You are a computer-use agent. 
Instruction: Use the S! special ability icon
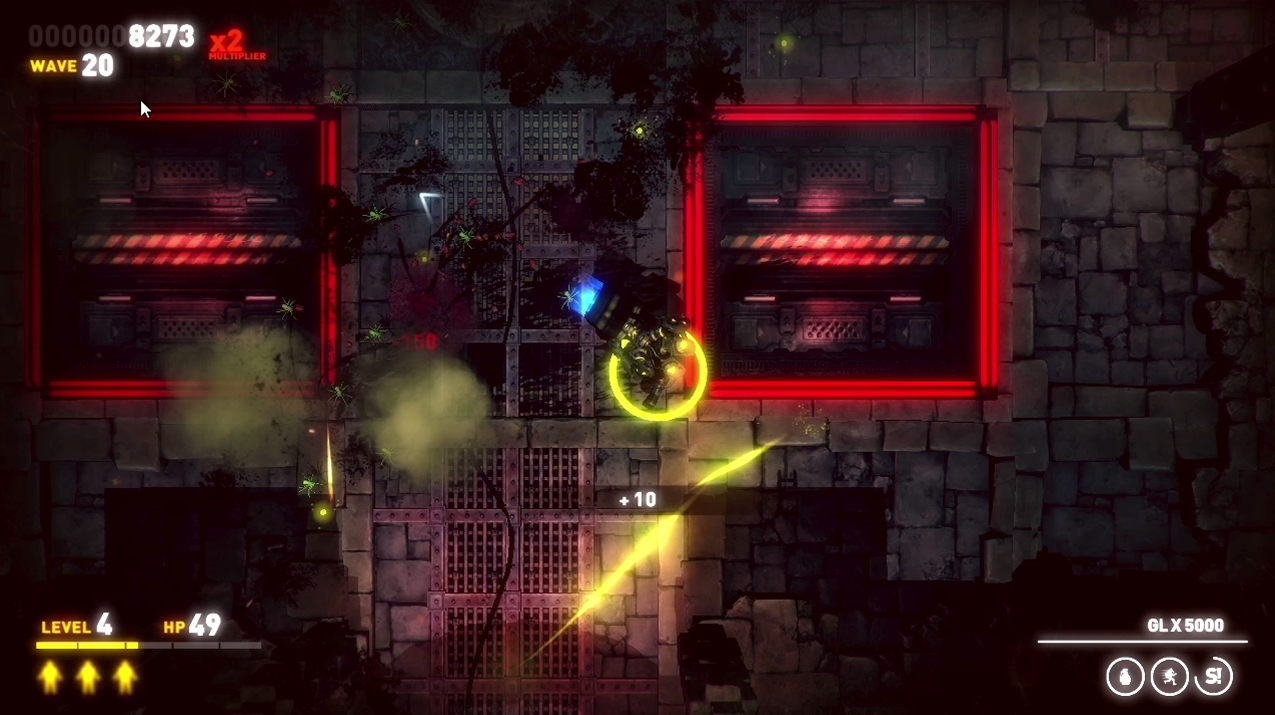[1214, 677]
